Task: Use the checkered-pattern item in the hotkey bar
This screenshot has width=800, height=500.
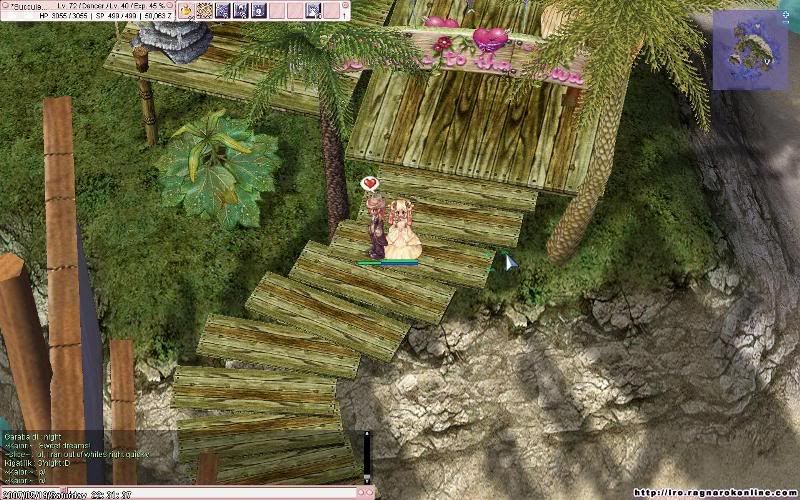Action: point(204,10)
